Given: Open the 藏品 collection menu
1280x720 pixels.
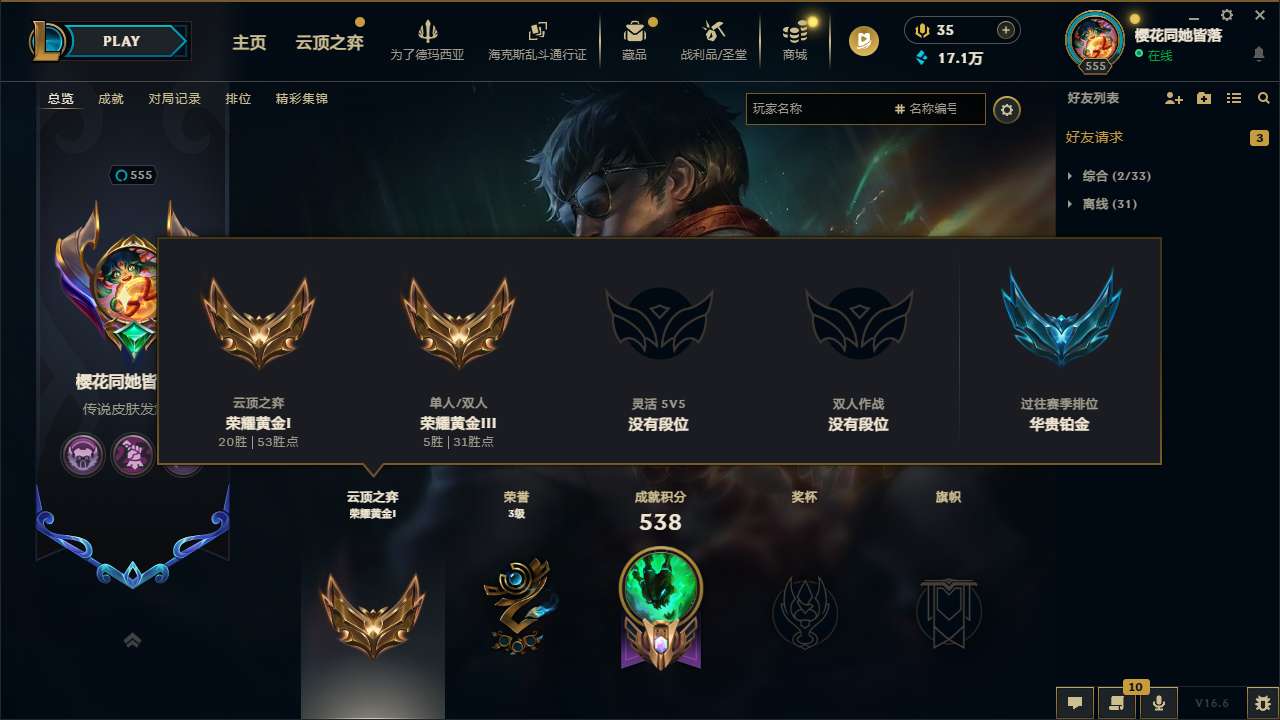Looking at the screenshot, I should click(636, 40).
